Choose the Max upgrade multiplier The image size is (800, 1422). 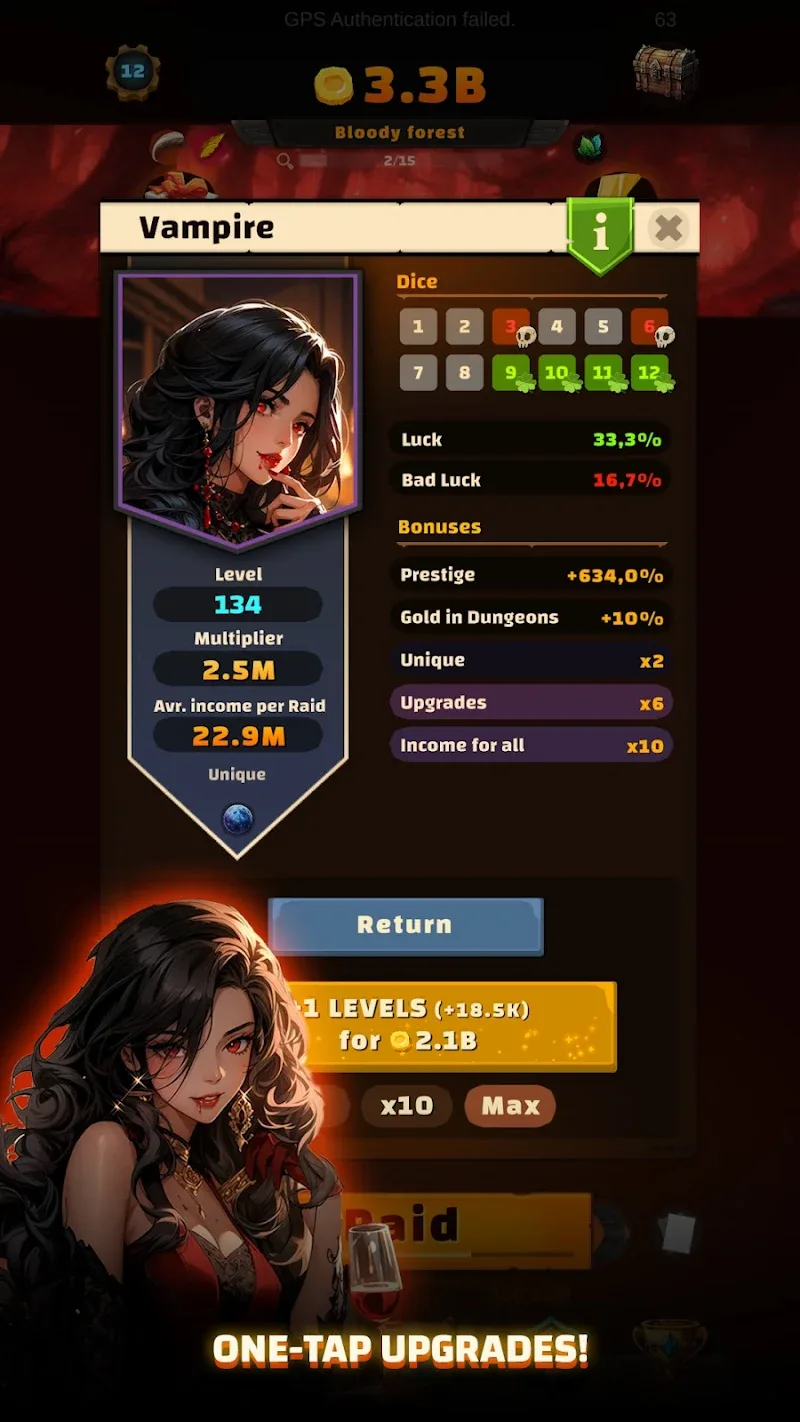510,1106
